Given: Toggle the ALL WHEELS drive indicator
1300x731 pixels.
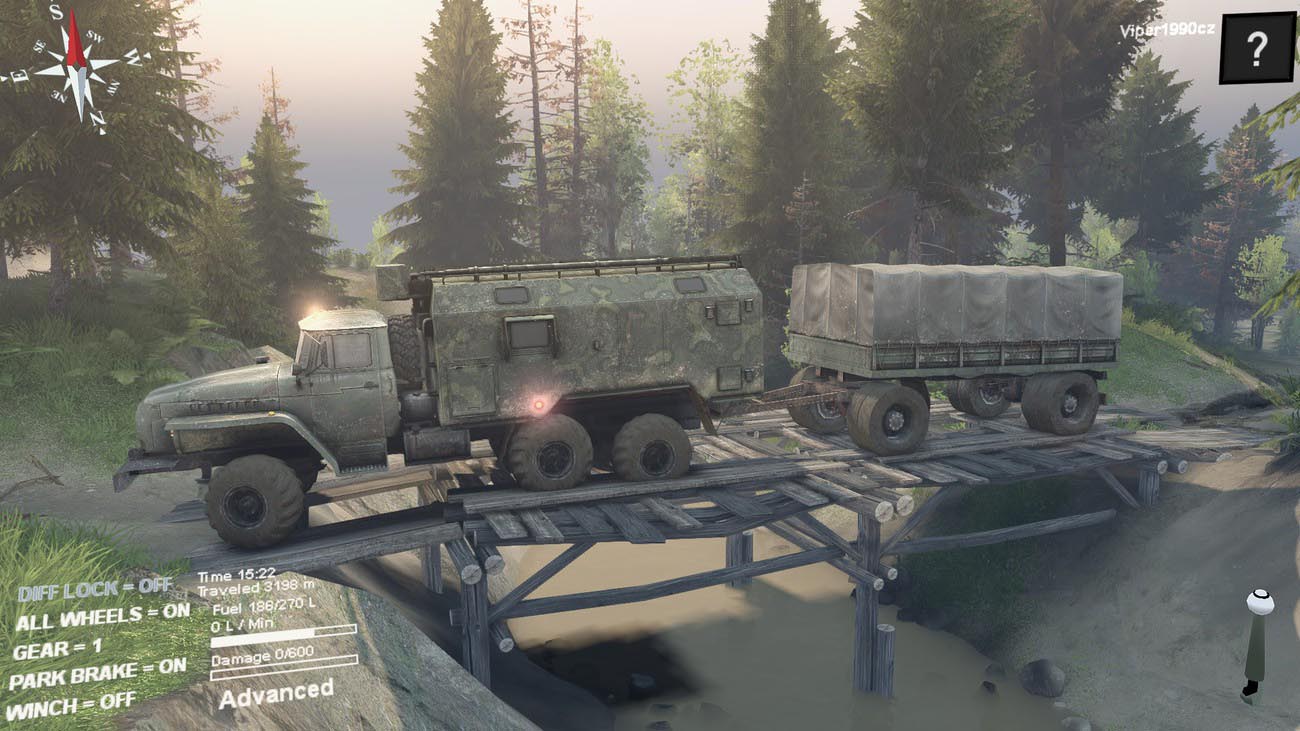Looking at the screenshot, I should point(102,618).
